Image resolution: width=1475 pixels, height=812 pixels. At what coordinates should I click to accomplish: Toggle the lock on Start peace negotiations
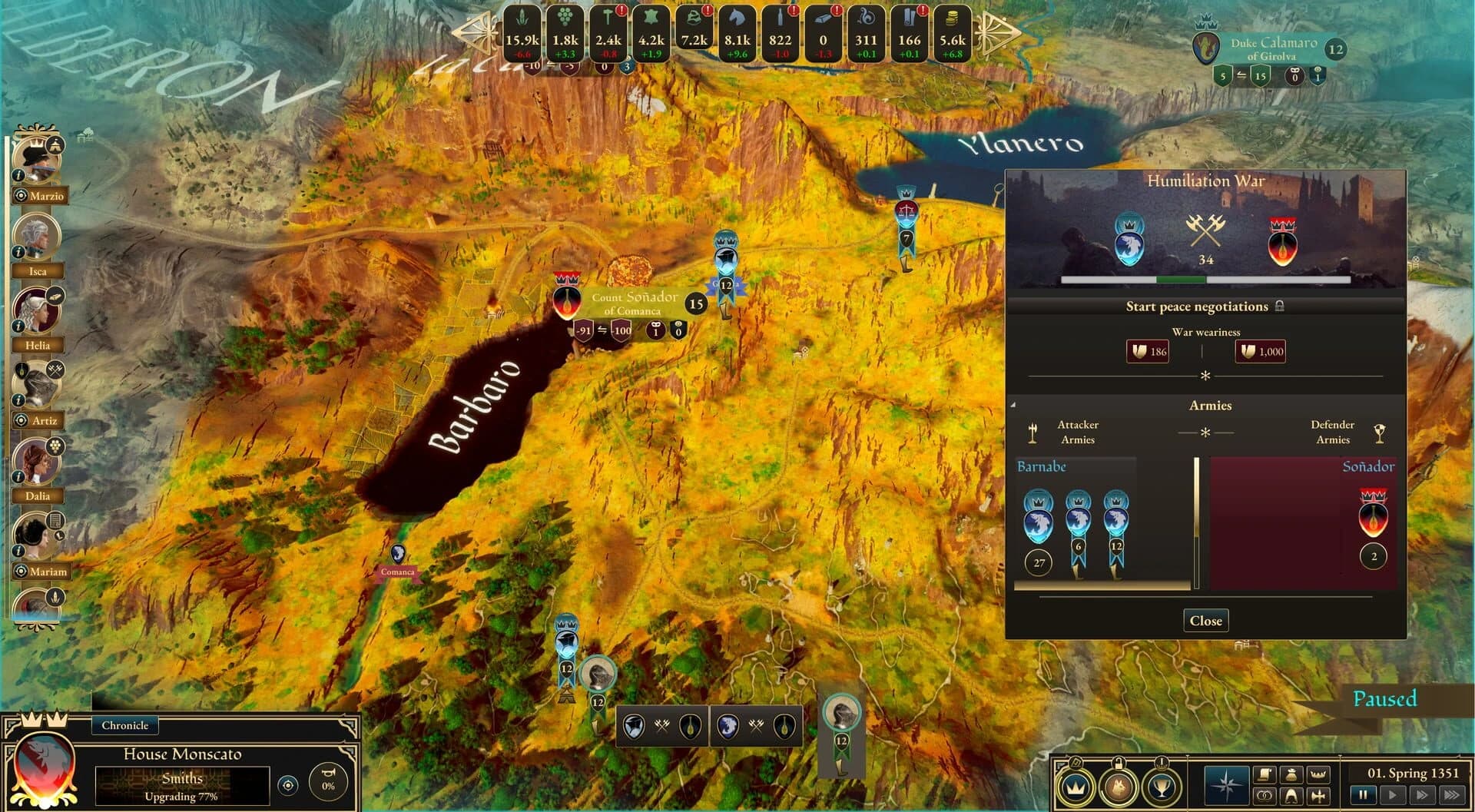(1280, 307)
